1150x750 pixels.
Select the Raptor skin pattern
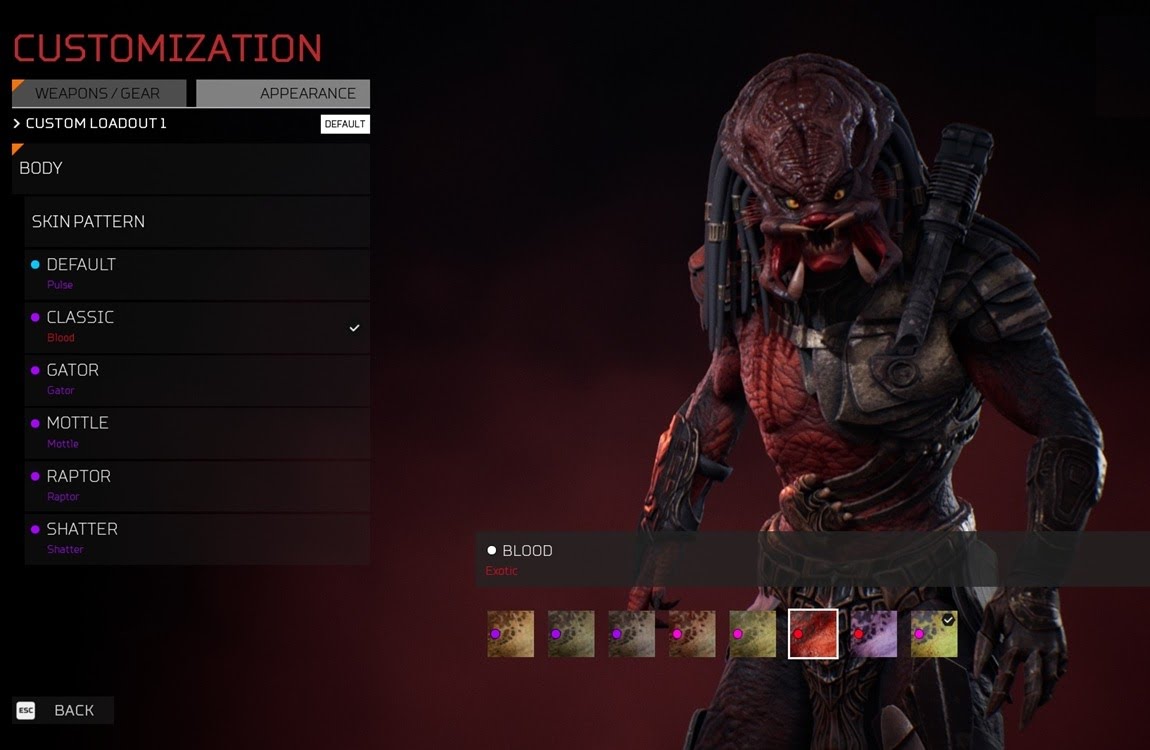pos(197,485)
